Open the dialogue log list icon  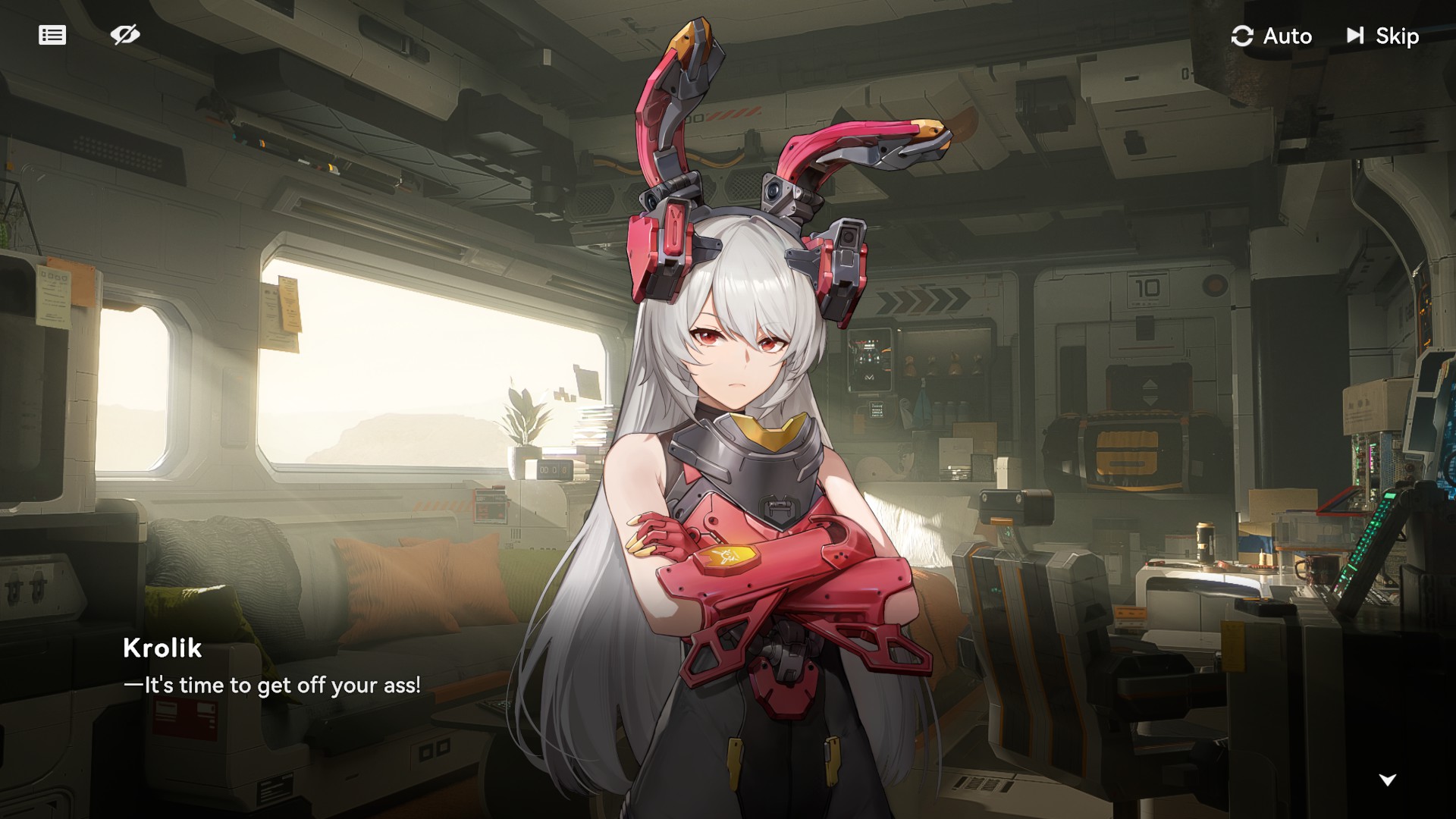(52, 35)
